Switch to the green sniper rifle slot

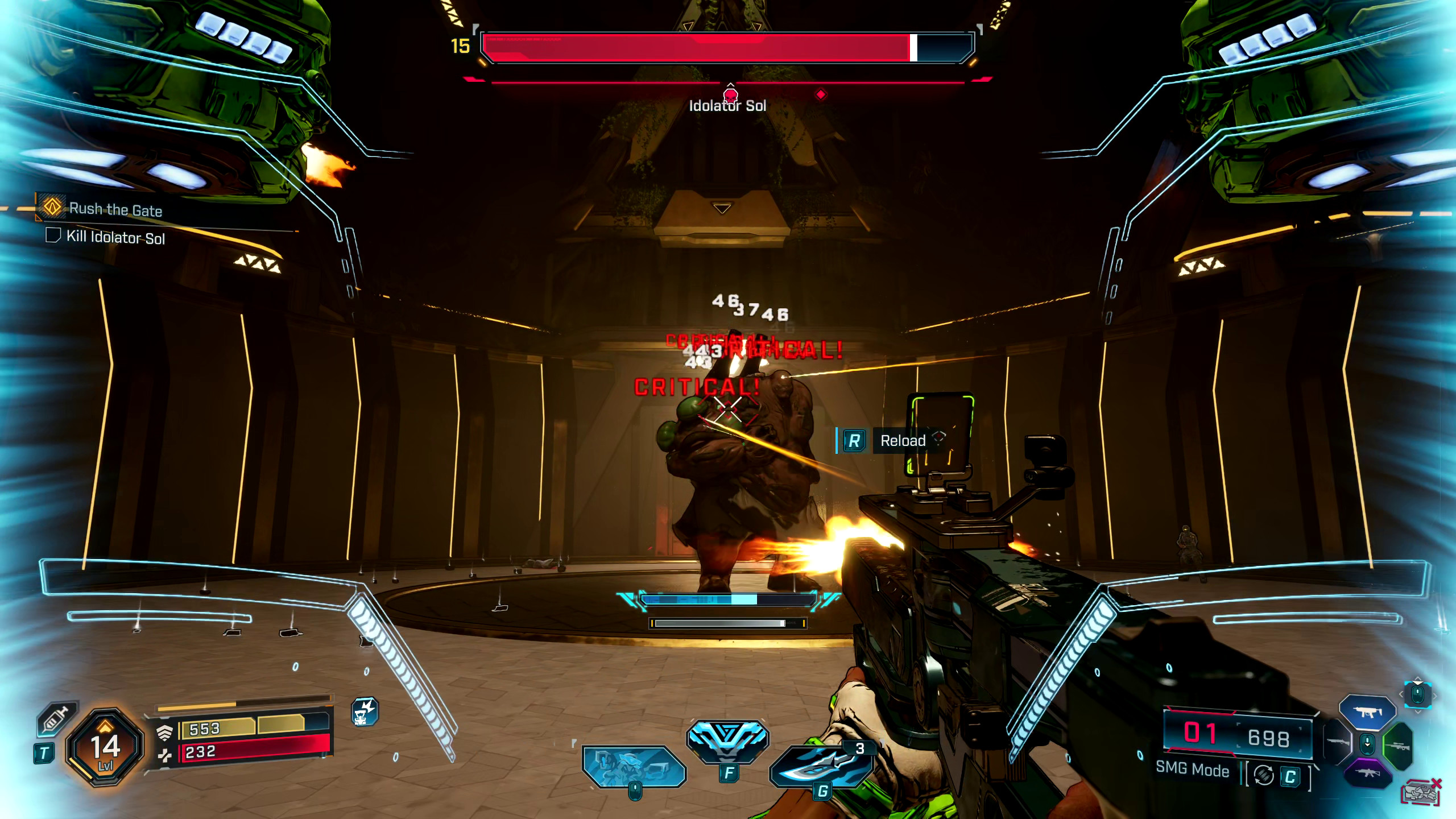[x=1398, y=745]
